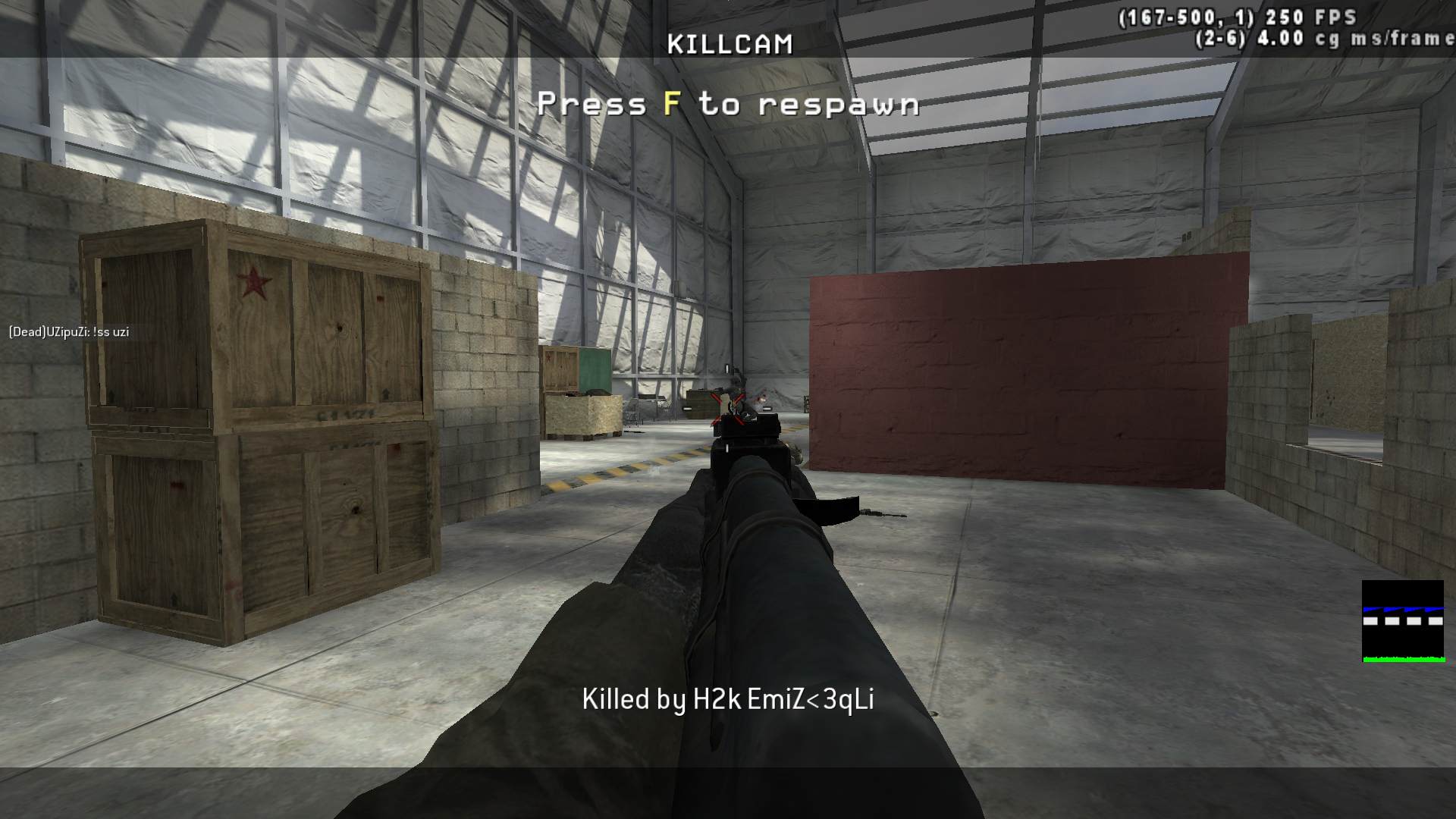Click UZipuZi's chat message
Viewport: 1456px width, 819px height.
[69, 332]
